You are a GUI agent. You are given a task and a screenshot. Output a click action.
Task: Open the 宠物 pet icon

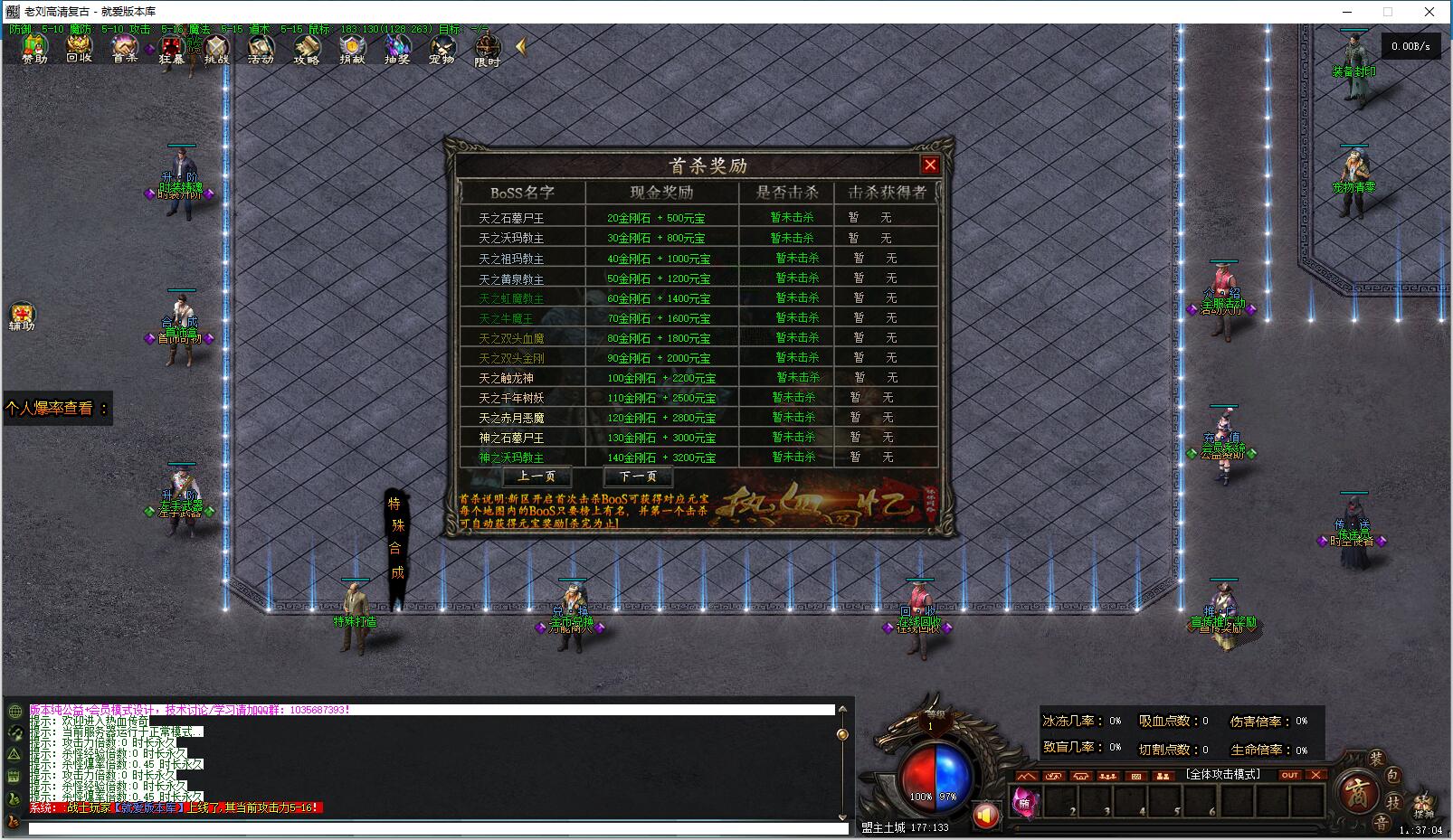[x=442, y=47]
